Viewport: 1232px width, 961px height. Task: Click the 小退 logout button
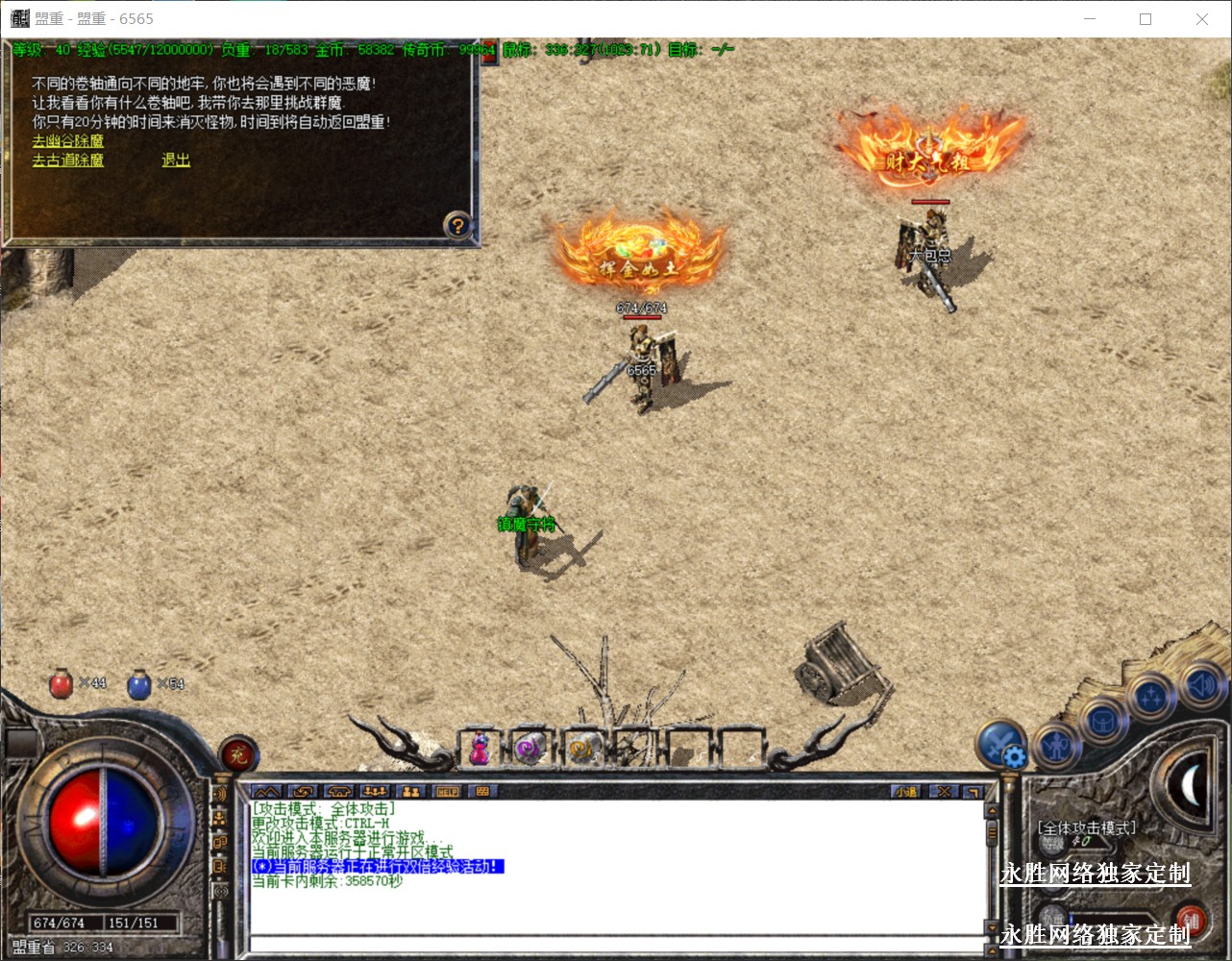tap(905, 792)
